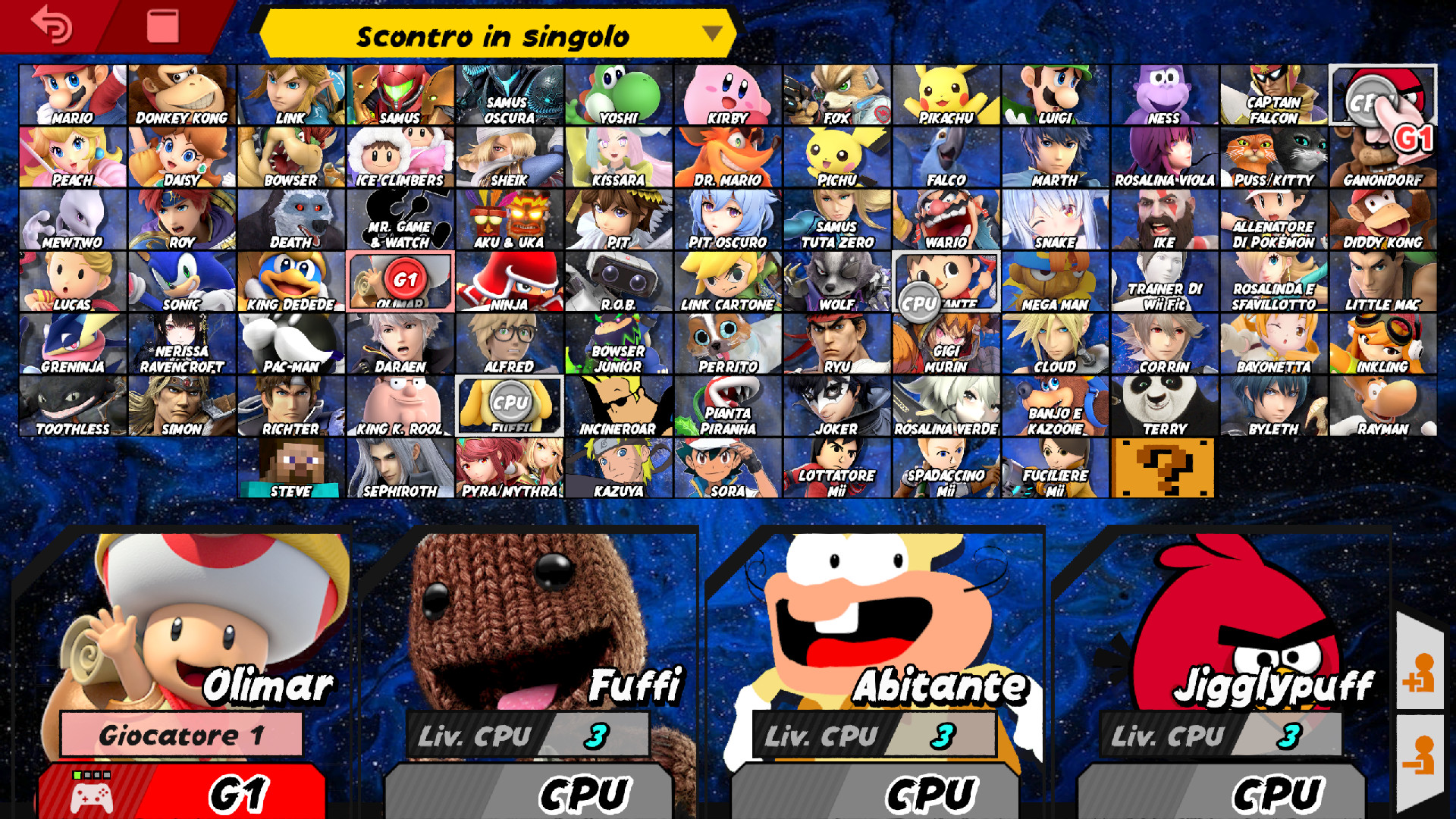
Task: Select Sephiroth in the bottom roster row
Action: (x=400, y=466)
